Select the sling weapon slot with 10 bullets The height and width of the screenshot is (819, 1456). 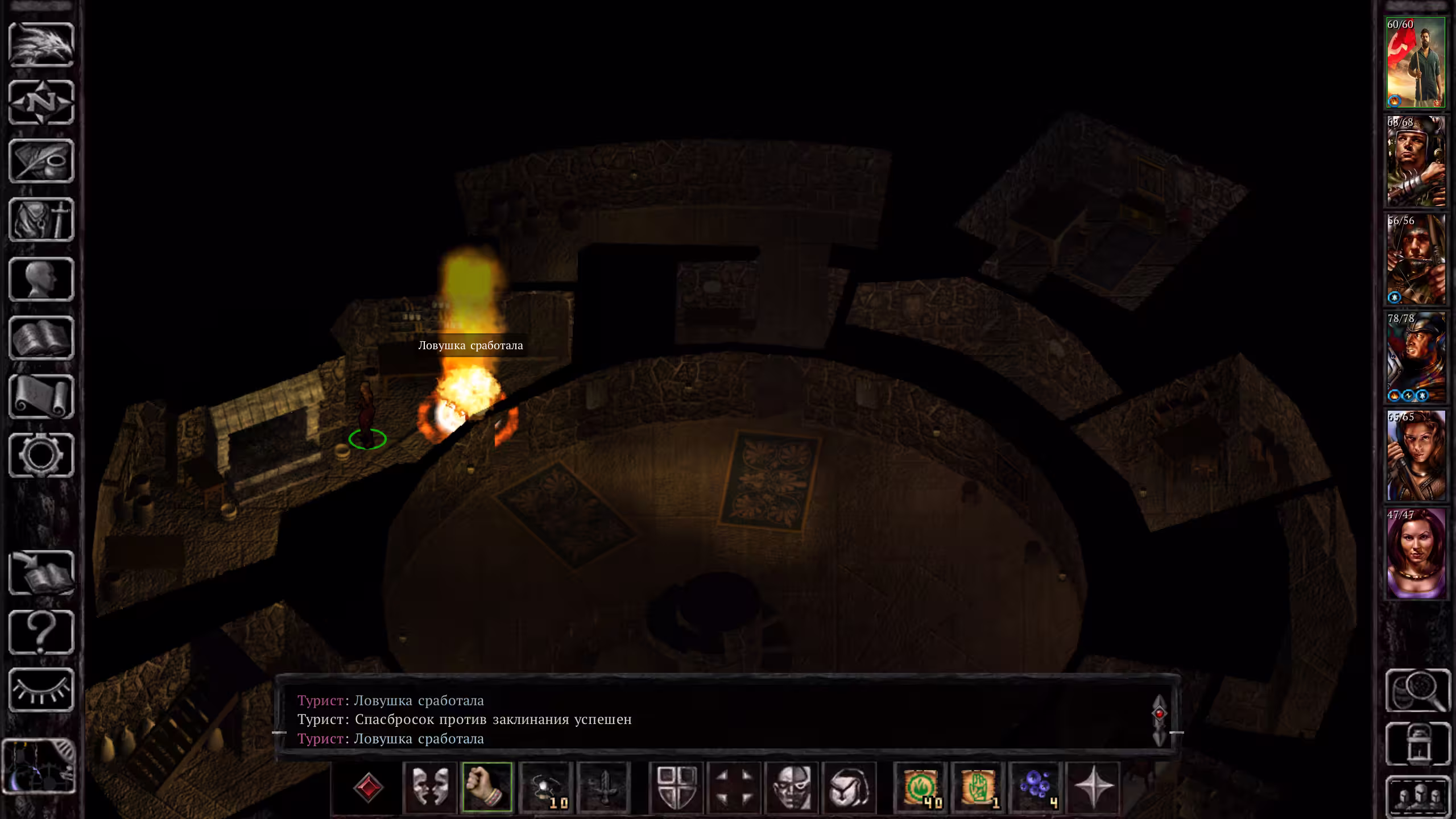(x=545, y=787)
